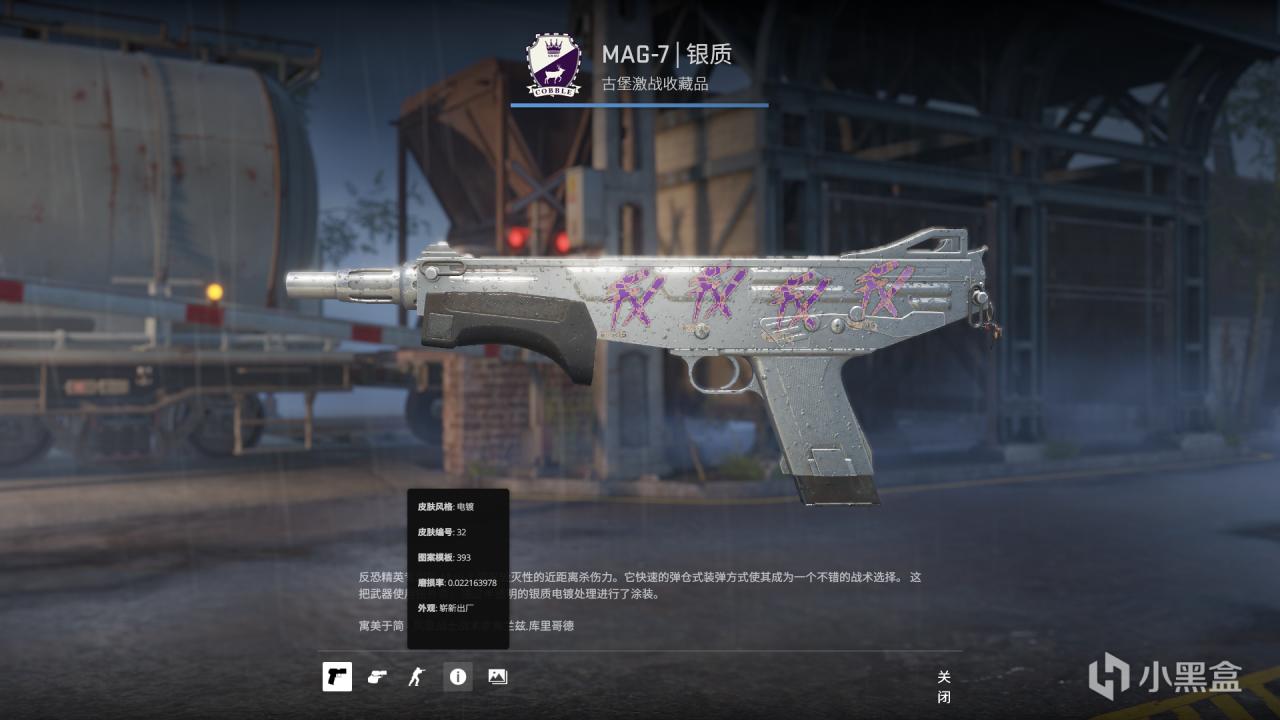Open the character pose inspect icon

coord(419,677)
